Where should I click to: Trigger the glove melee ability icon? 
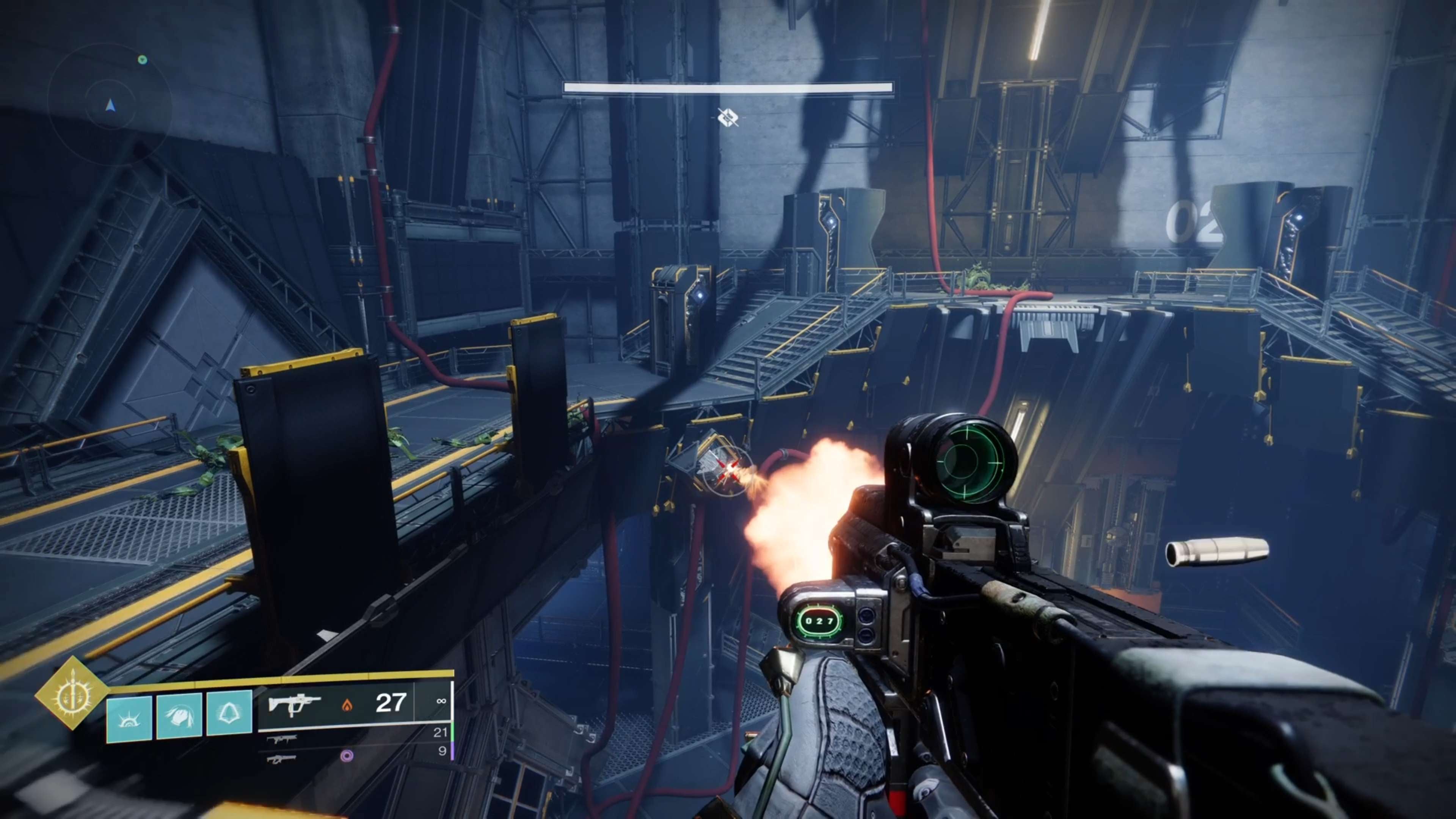pyautogui.click(x=179, y=715)
